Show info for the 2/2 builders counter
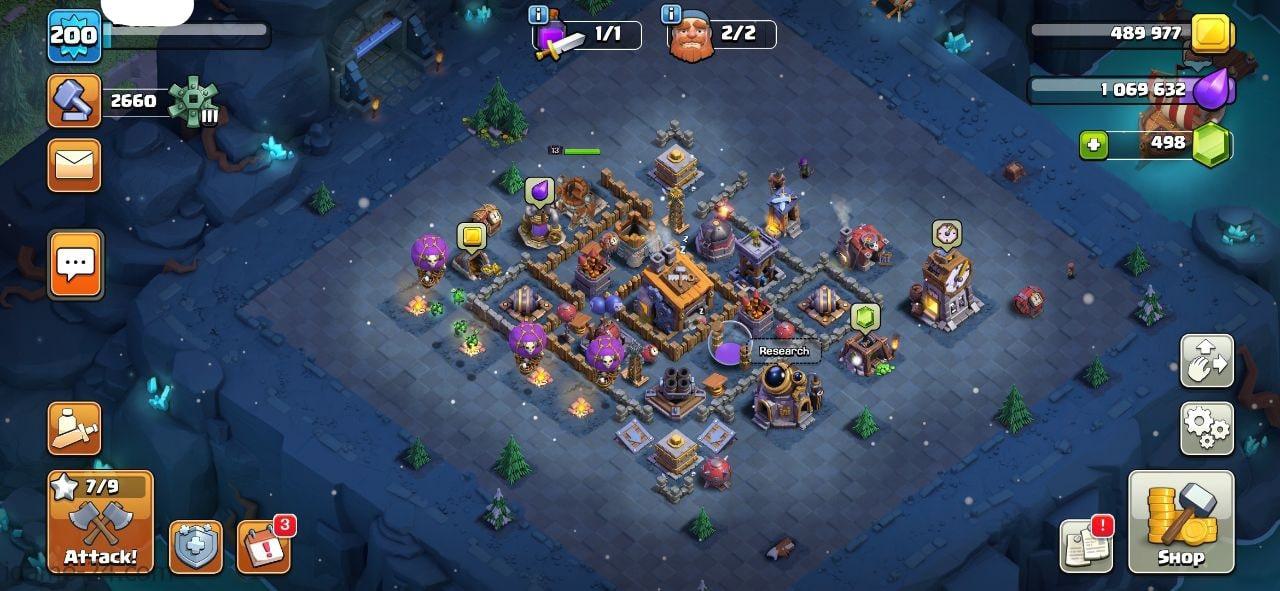 (671, 14)
